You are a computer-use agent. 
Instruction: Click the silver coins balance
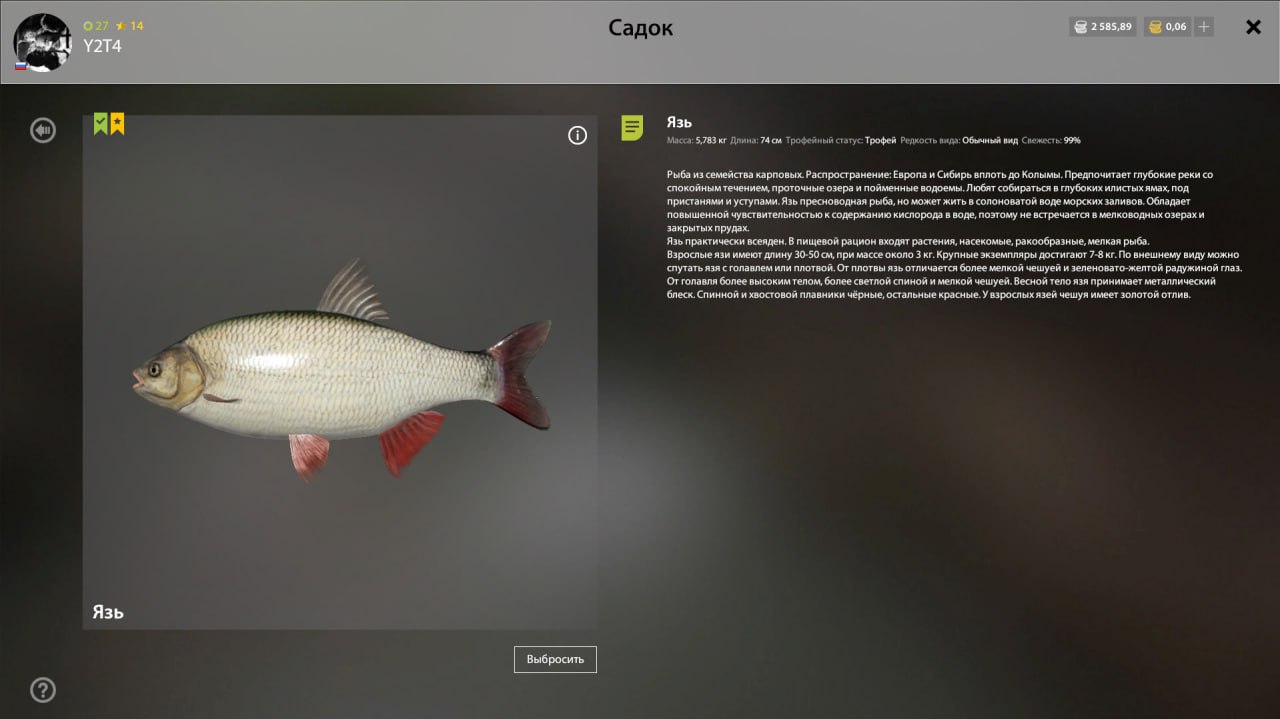click(1103, 27)
